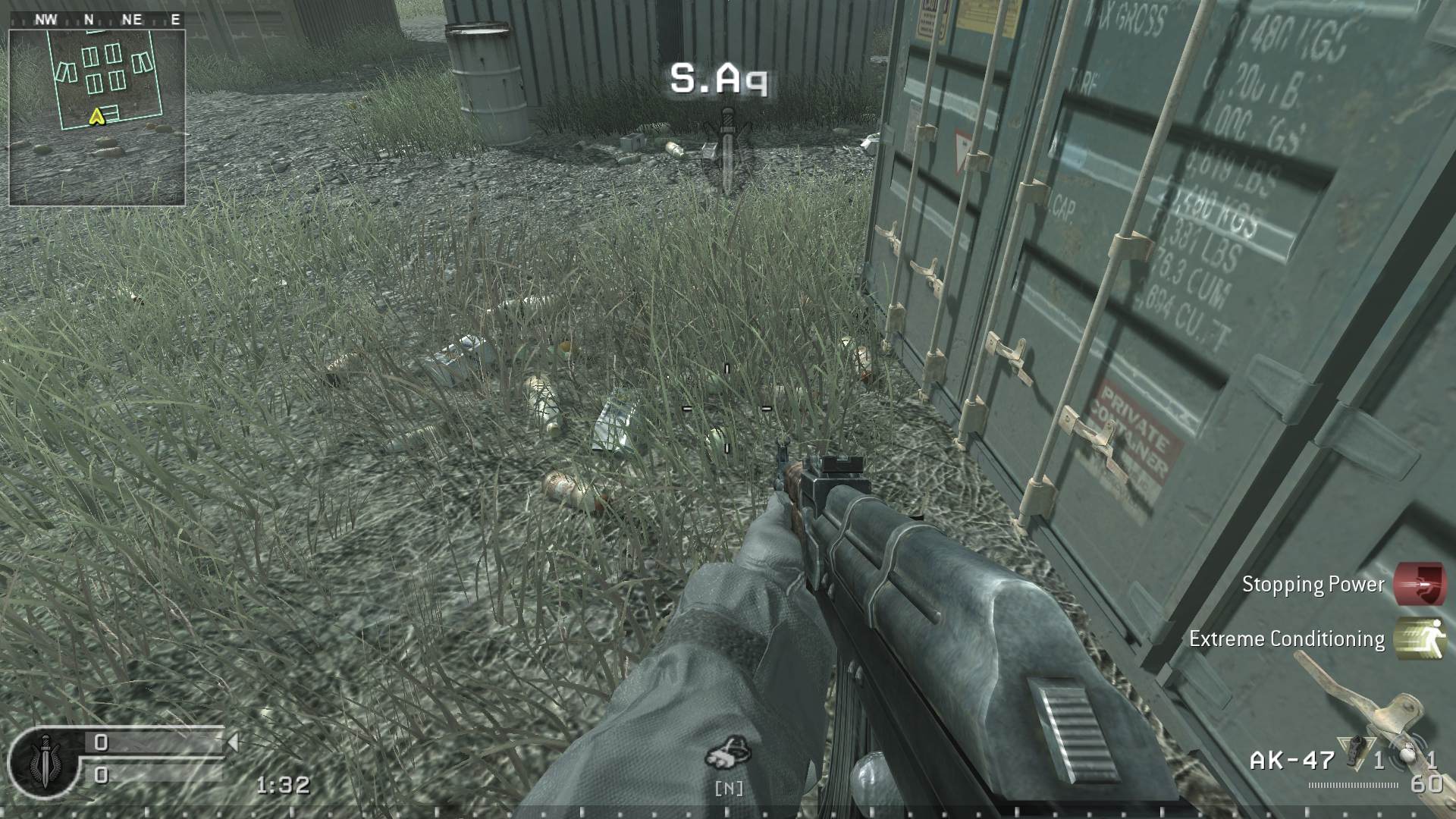Click the frag grenade icon beside AK-47

pyautogui.click(x=1357, y=752)
